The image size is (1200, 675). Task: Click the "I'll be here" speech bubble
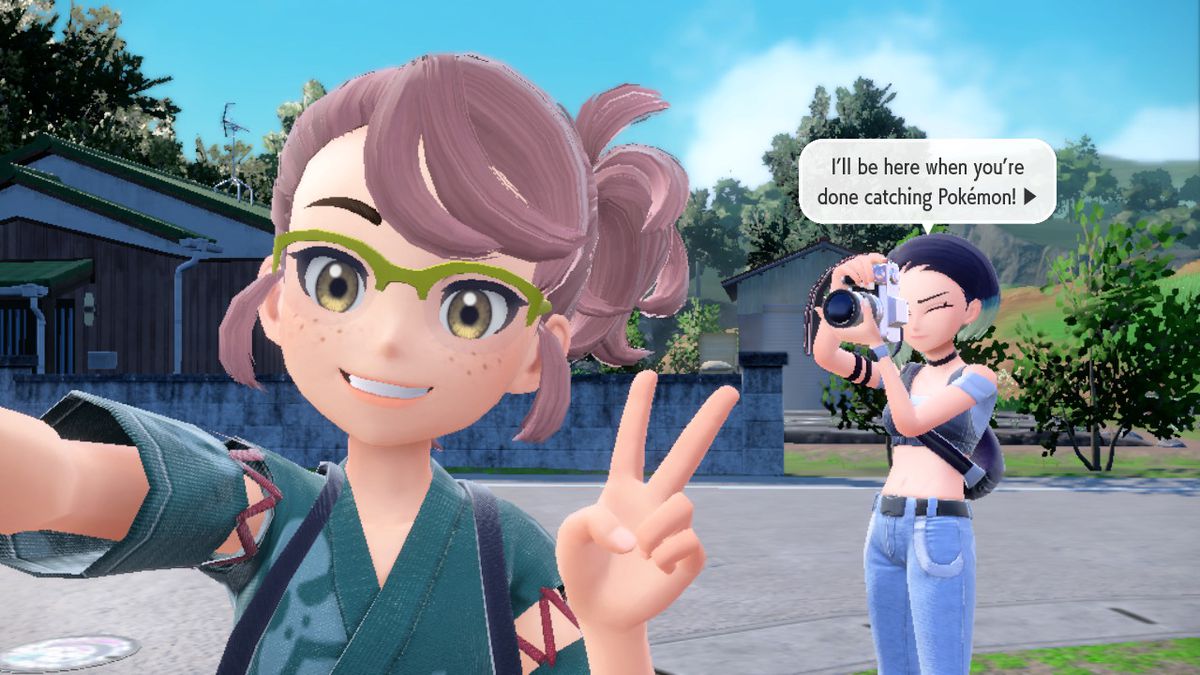pos(926,181)
